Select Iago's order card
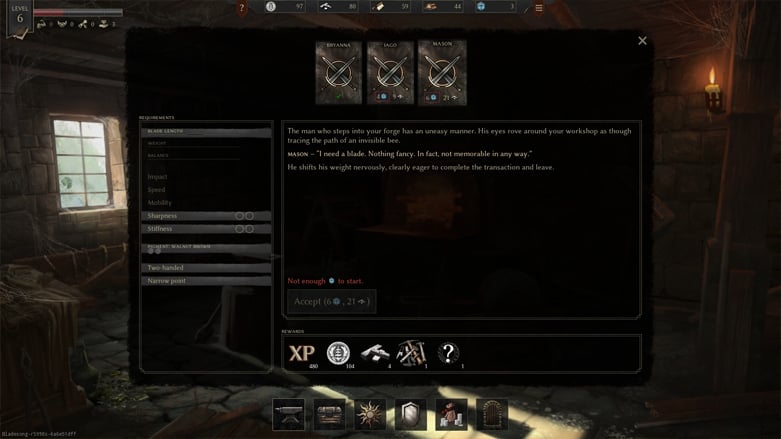The width and height of the screenshot is (781, 439). [390, 72]
